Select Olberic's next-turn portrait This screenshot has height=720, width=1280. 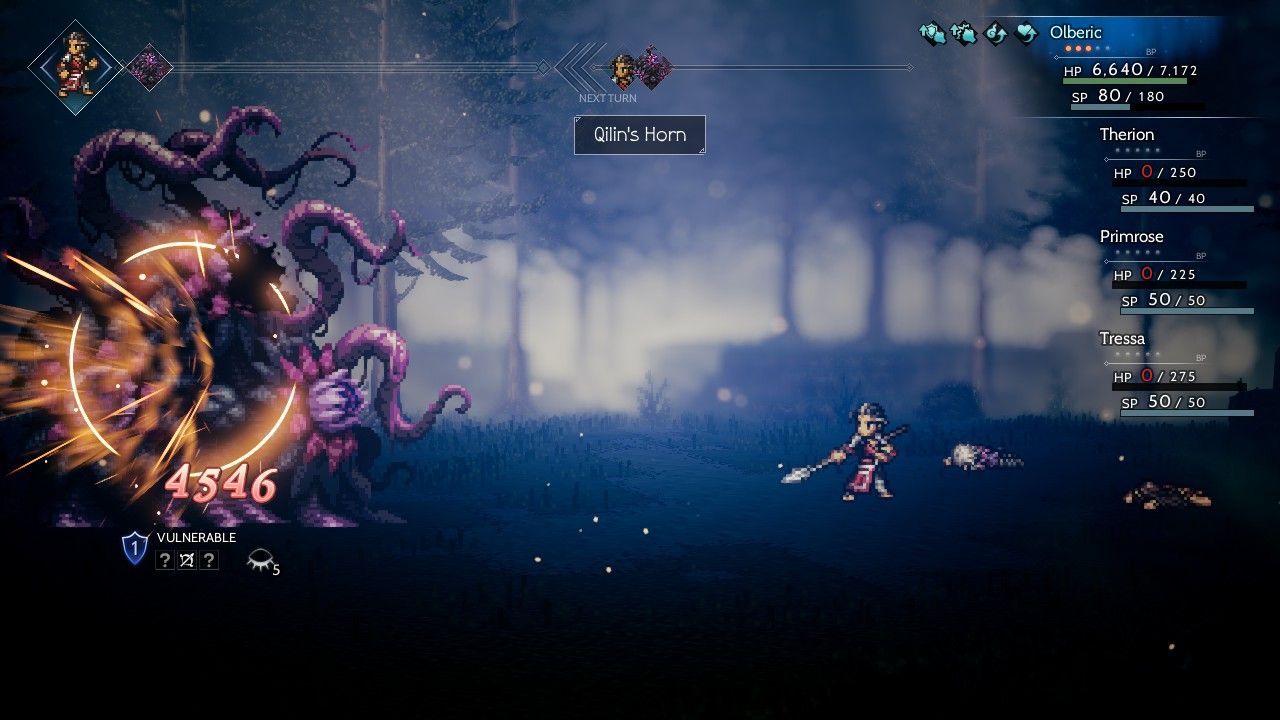coord(624,68)
